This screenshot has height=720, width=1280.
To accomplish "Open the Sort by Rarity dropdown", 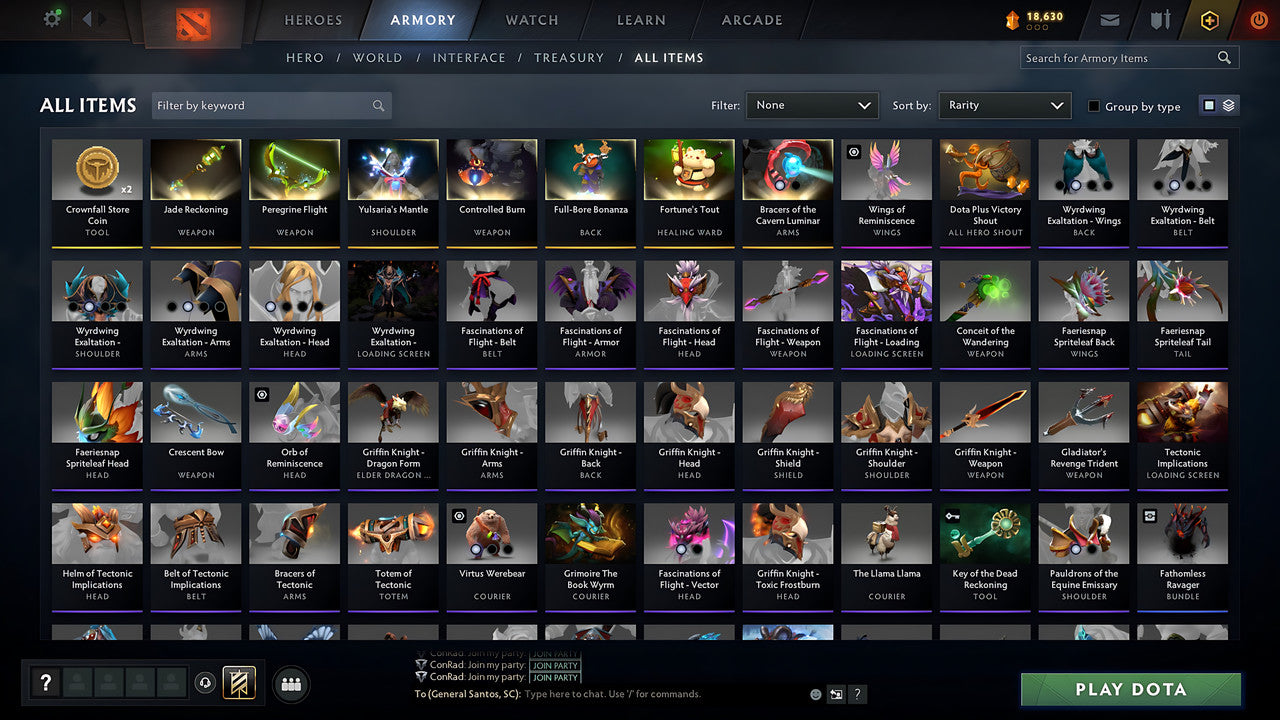I will coord(1004,104).
